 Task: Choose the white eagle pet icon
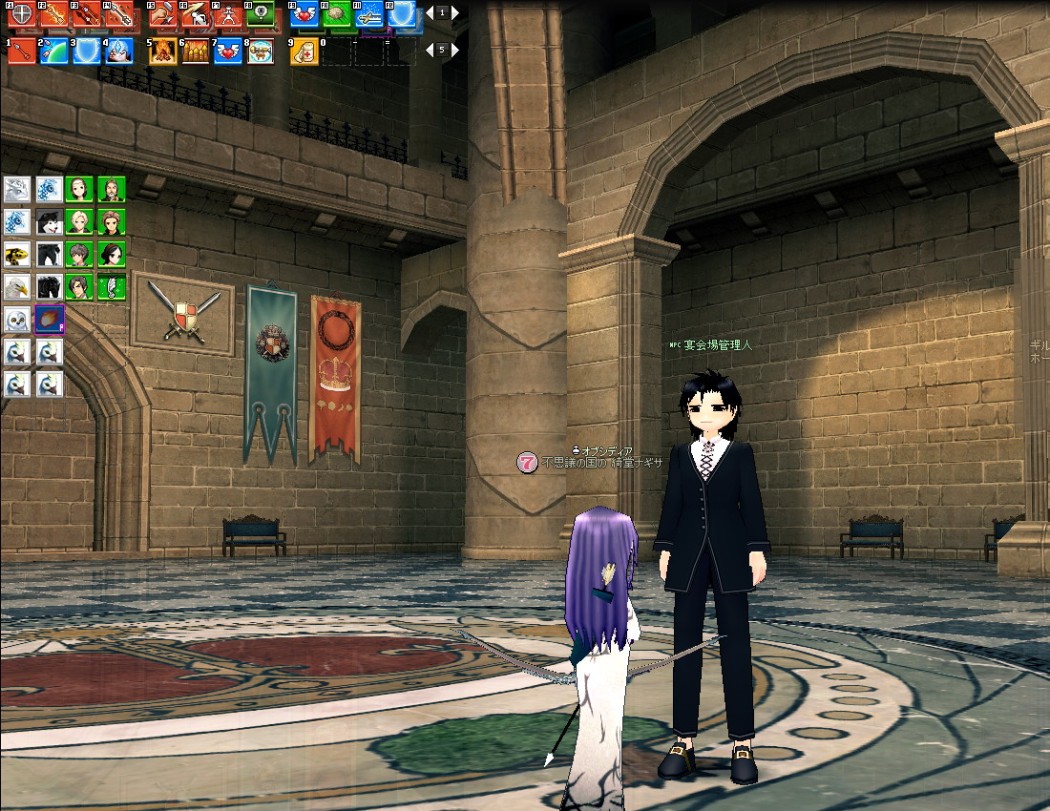[x=18, y=287]
